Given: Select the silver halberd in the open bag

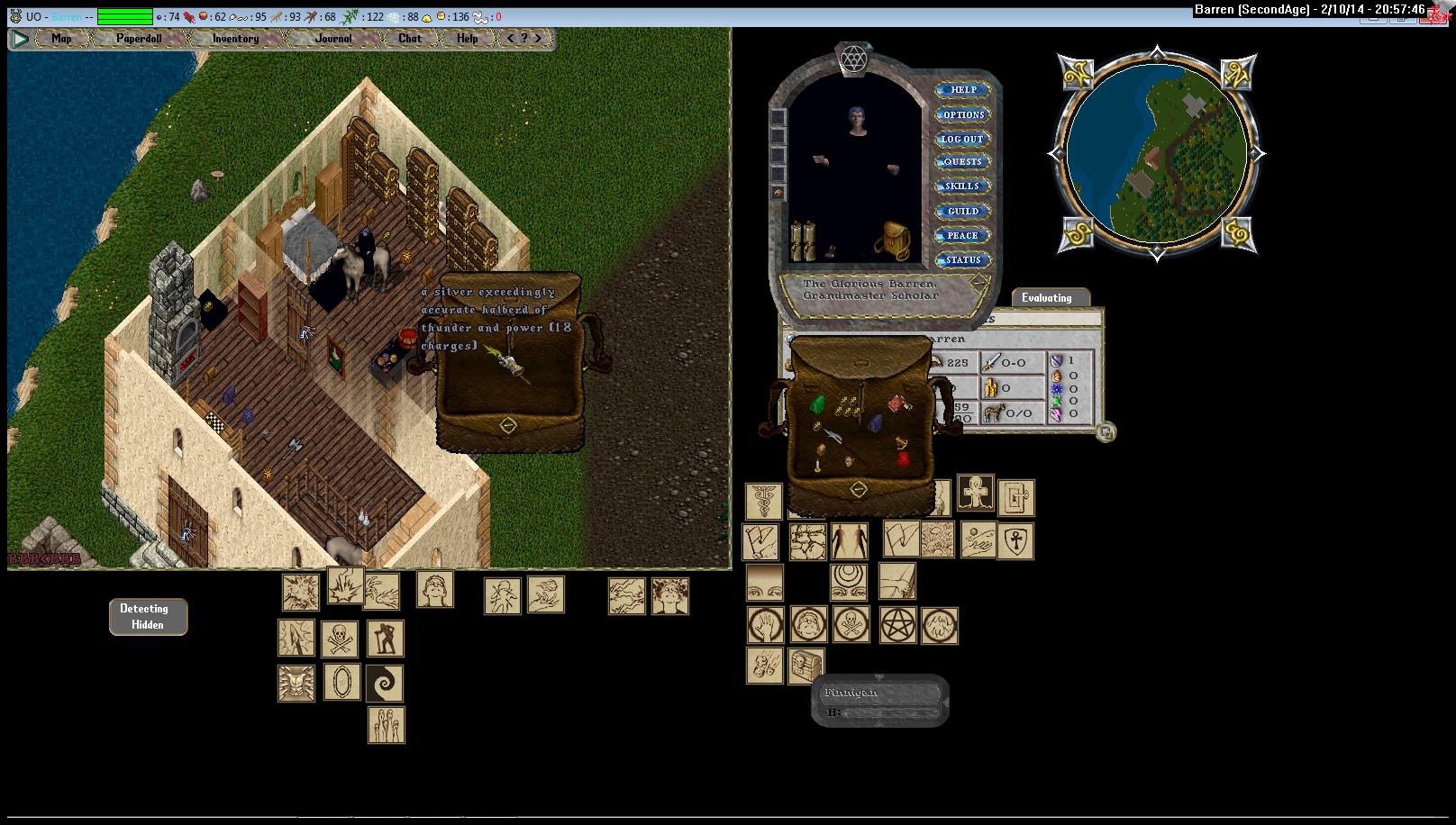Looking at the screenshot, I should [x=510, y=365].
